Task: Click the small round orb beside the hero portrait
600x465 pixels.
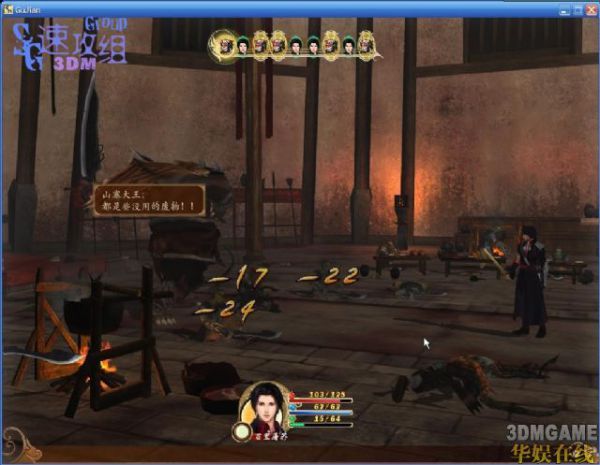Action: click(x=241, y=432)
